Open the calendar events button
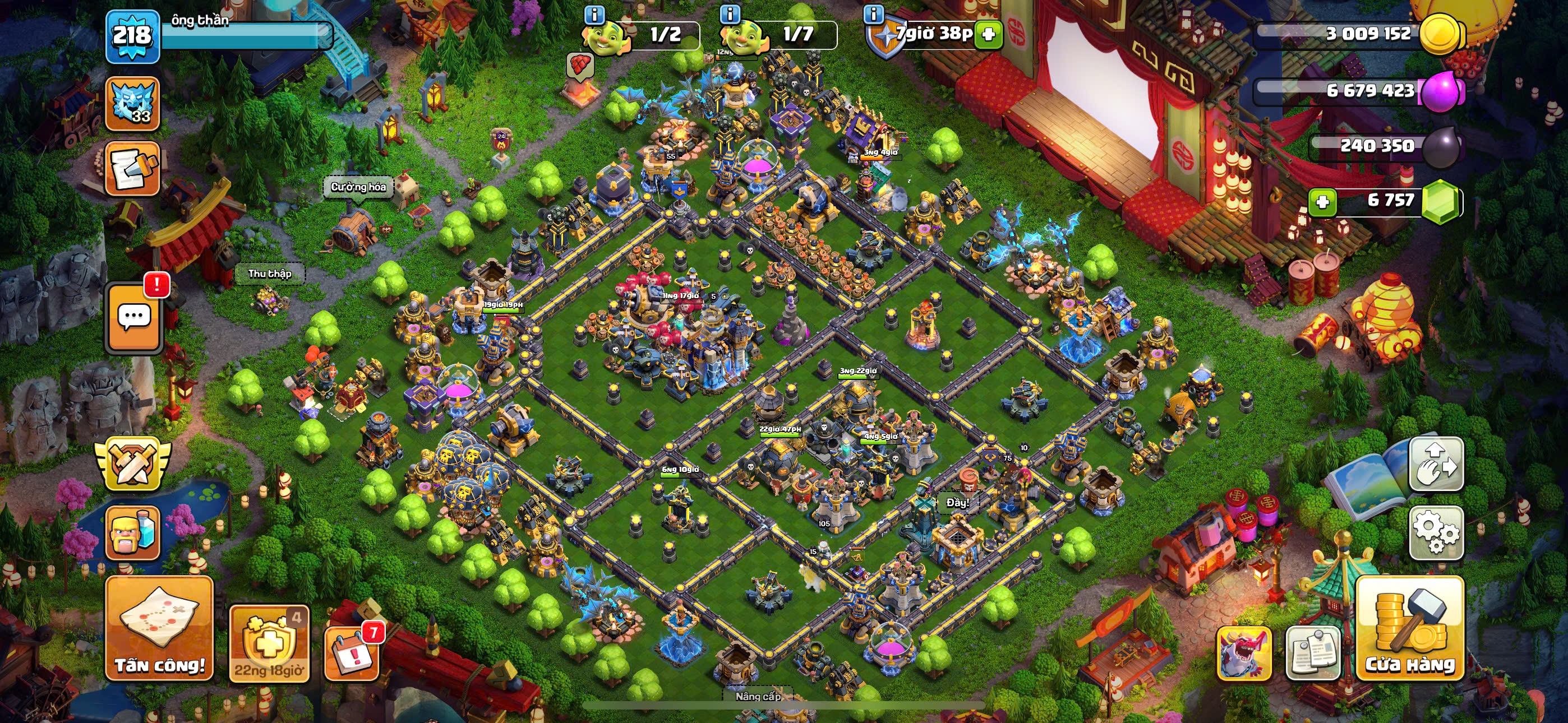Screen dimensions: 1568x723 click(352, 652)
